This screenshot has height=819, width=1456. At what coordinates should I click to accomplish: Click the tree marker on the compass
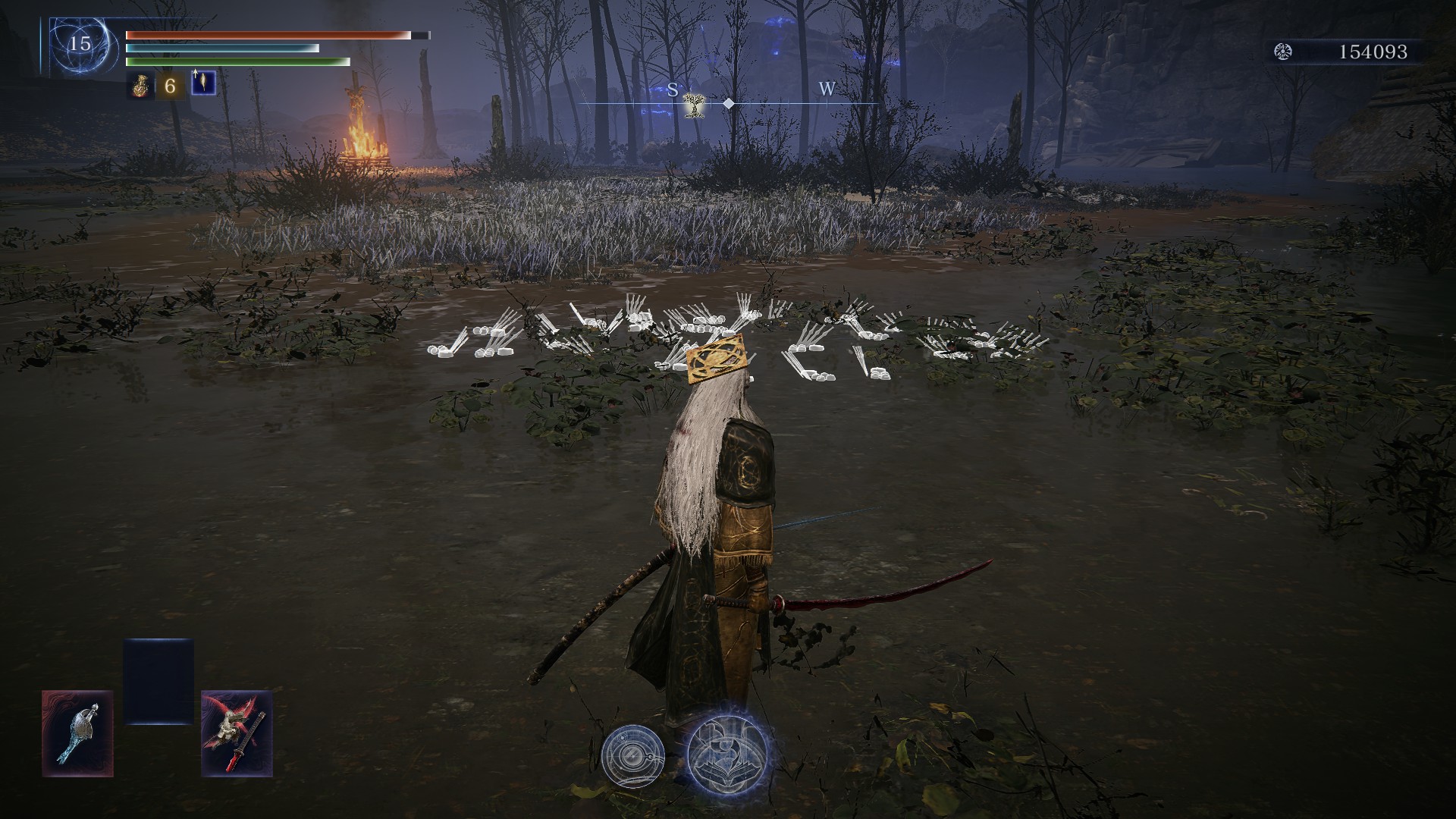(x=693, y=105)
